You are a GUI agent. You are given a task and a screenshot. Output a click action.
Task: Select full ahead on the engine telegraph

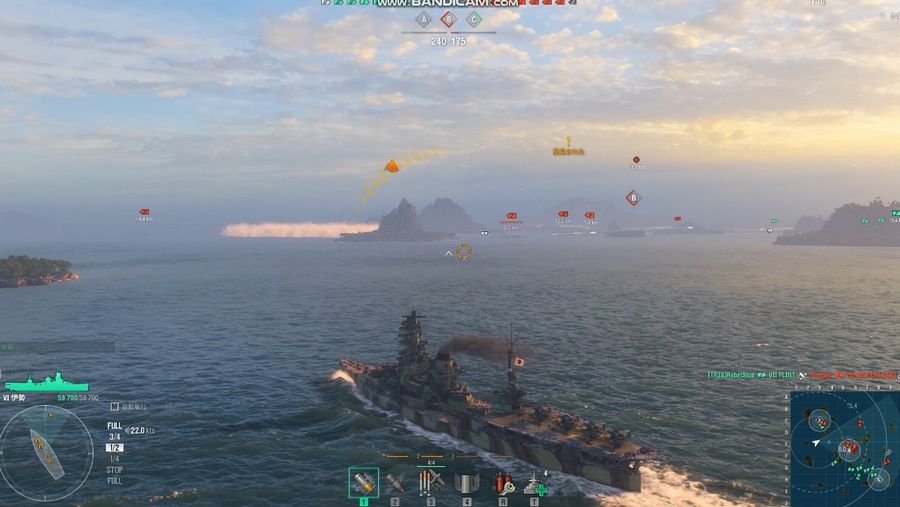(x=115, y=426)
